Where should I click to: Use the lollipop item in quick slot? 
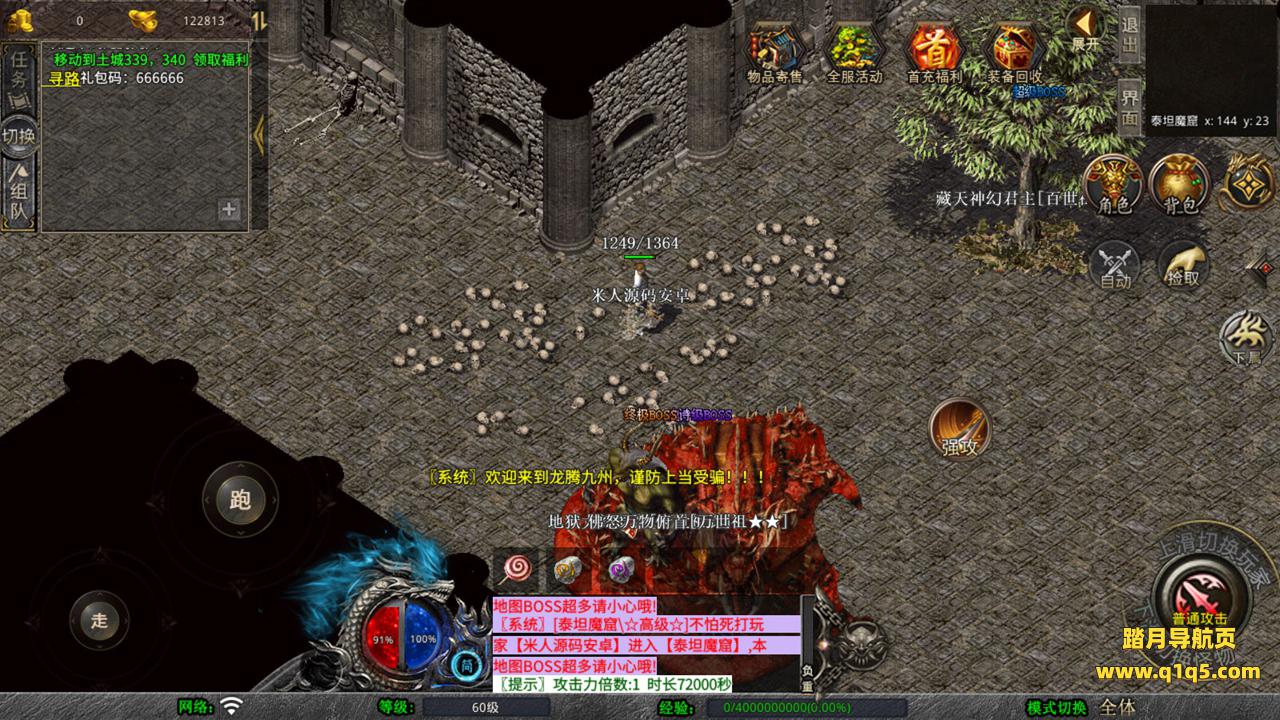[517, 569]
